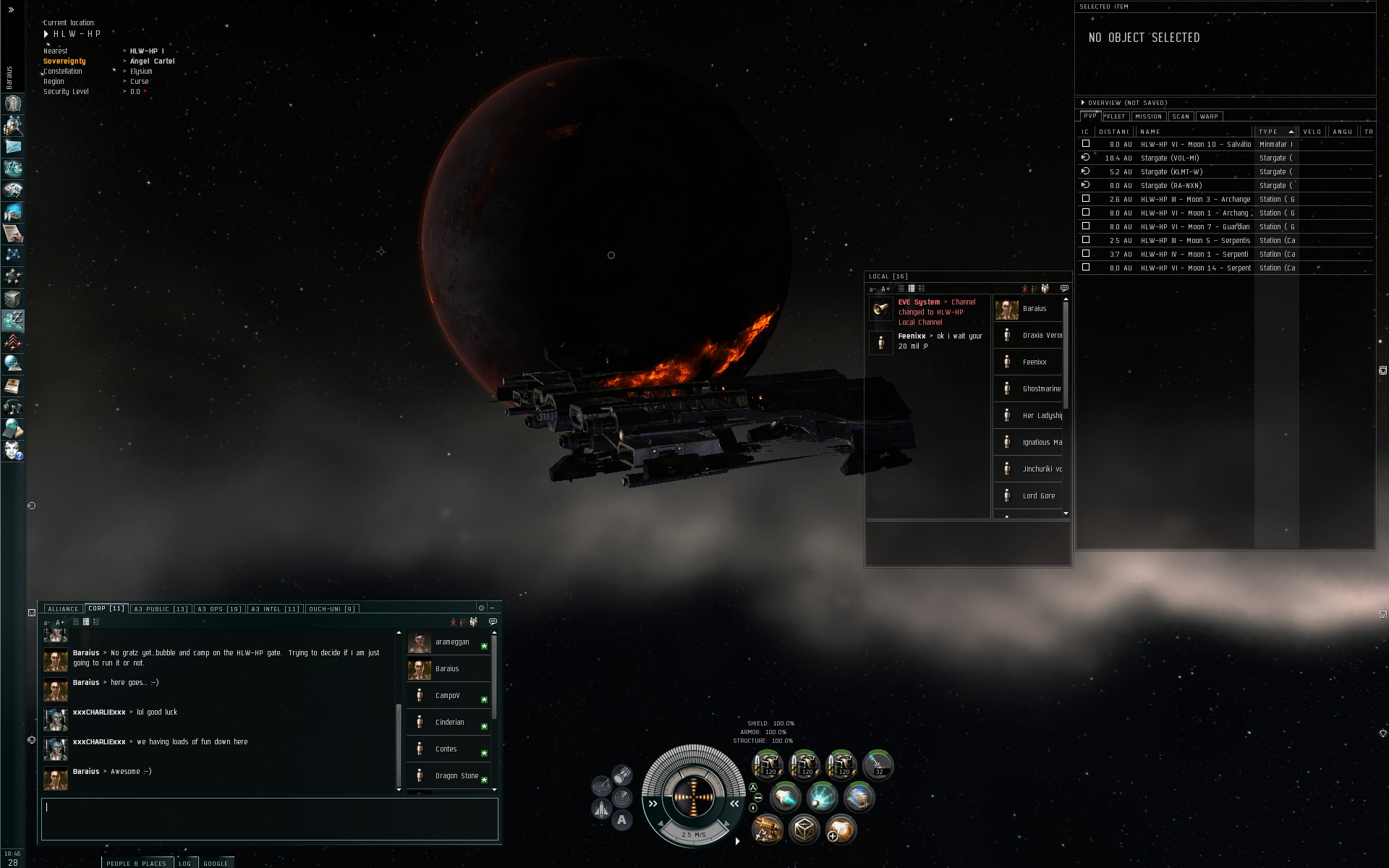Open the A3 Intel chat channel tab
The width and height of the screenshot is (1389, 868).
[274, 609]
